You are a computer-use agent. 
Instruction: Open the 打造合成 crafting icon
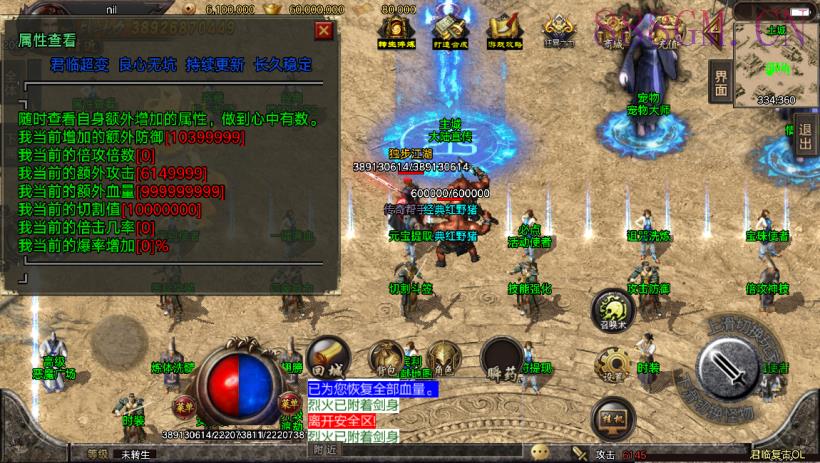point(447,28)
